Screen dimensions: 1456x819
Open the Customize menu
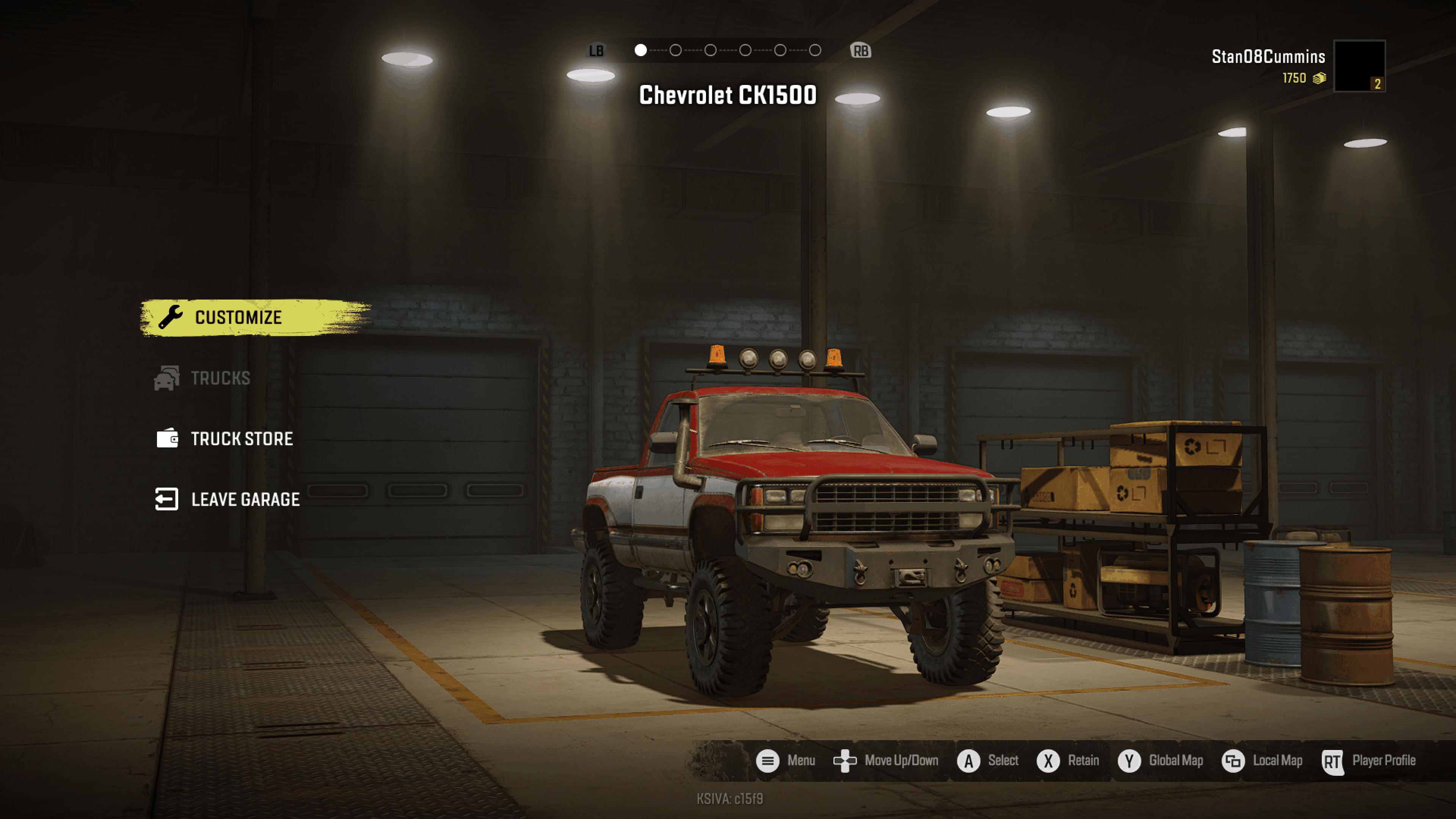238,318
